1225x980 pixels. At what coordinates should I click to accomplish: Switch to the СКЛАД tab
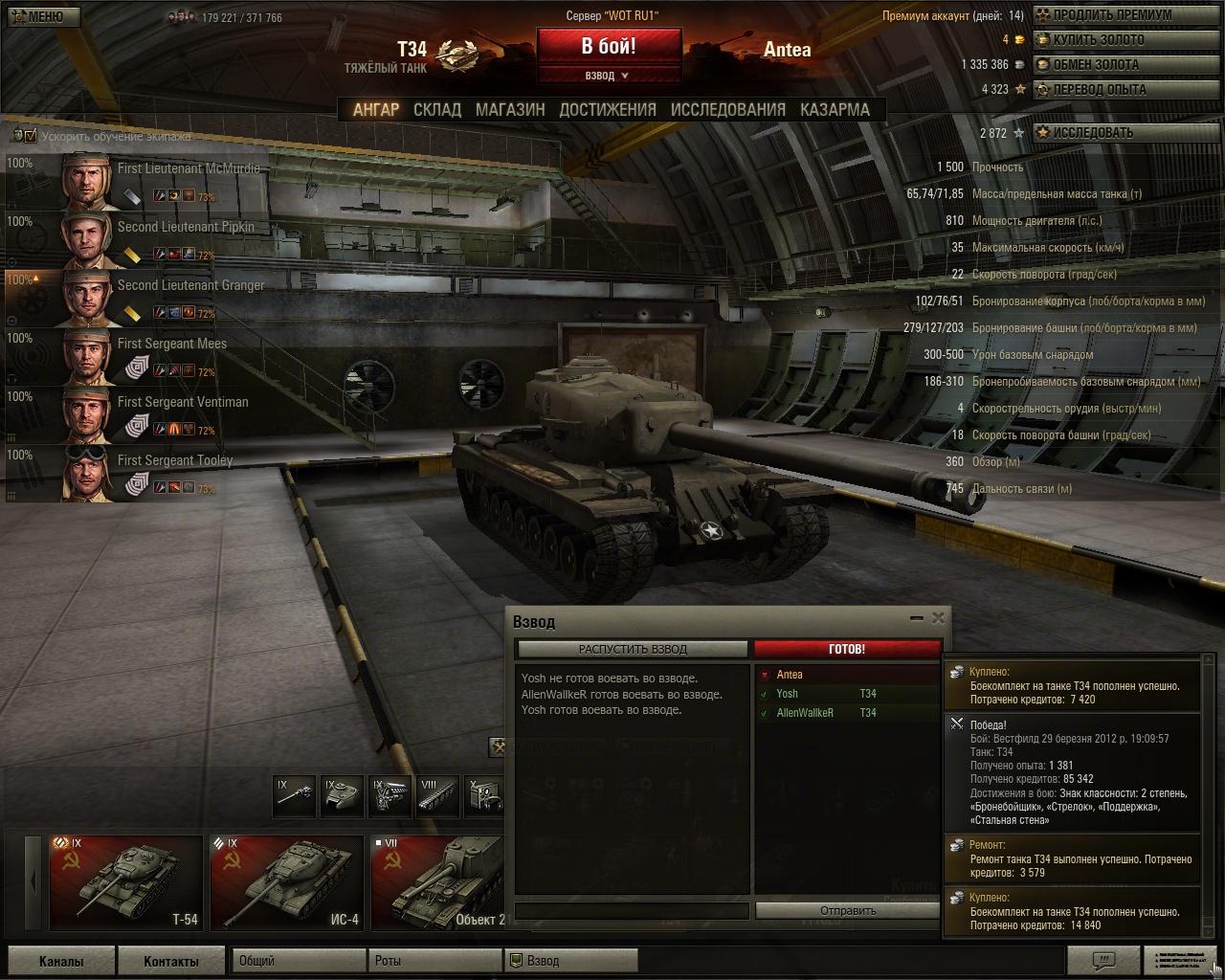(437, 110)
